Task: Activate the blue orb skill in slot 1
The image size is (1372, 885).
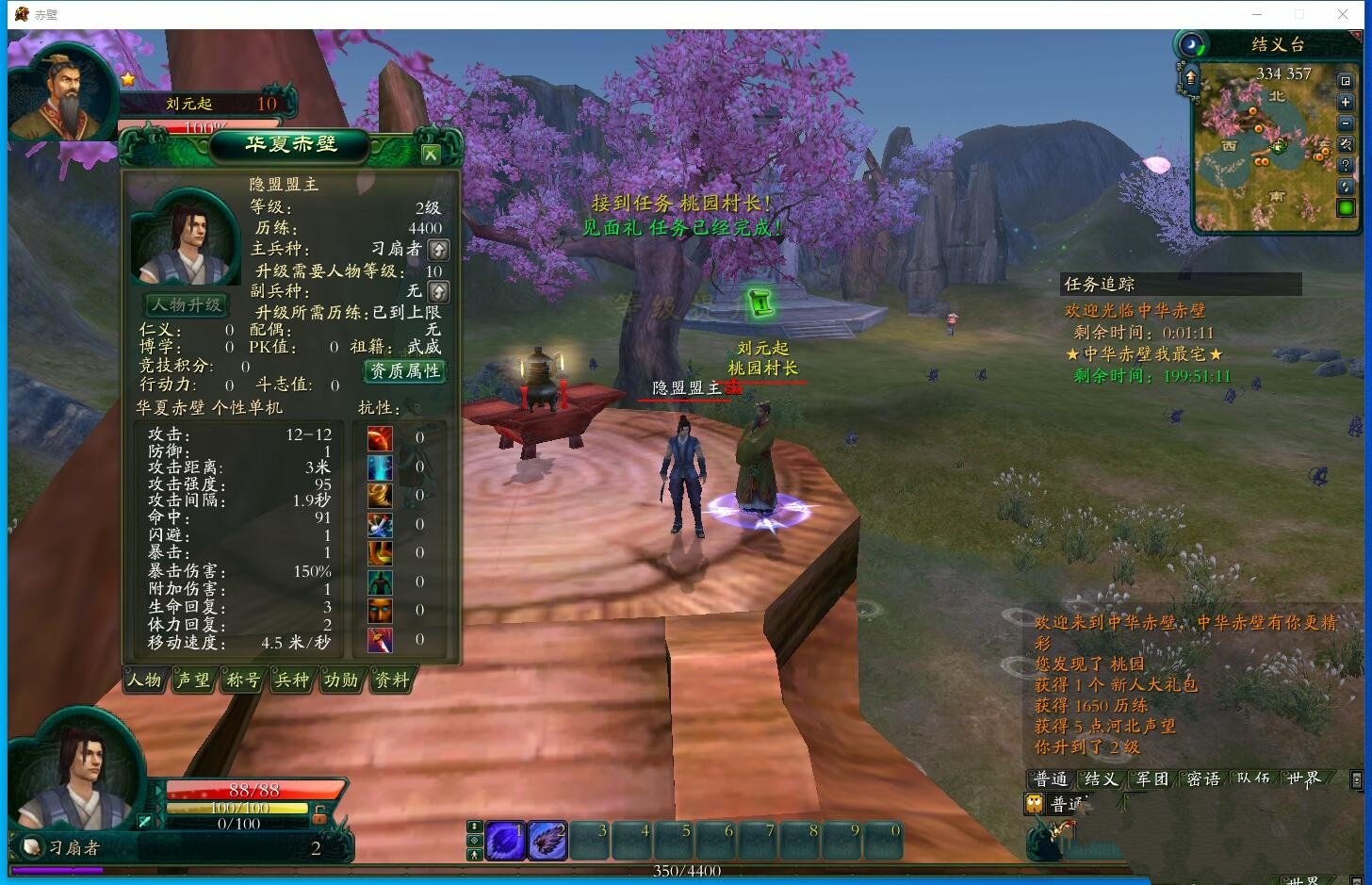Action: [x=505, y=840]
